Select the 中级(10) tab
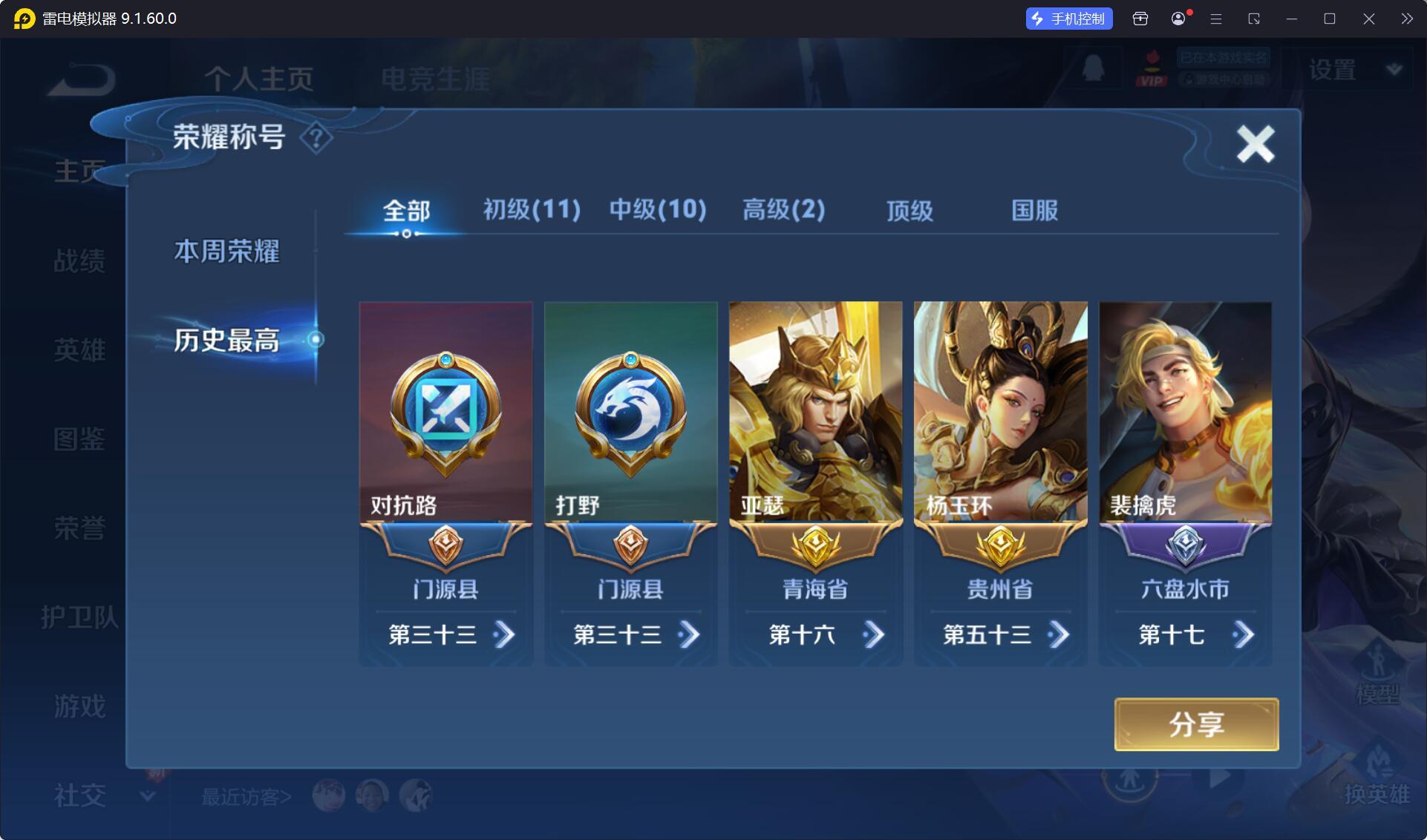Viewport: 1427px width, 840px height. click(658, 210)
